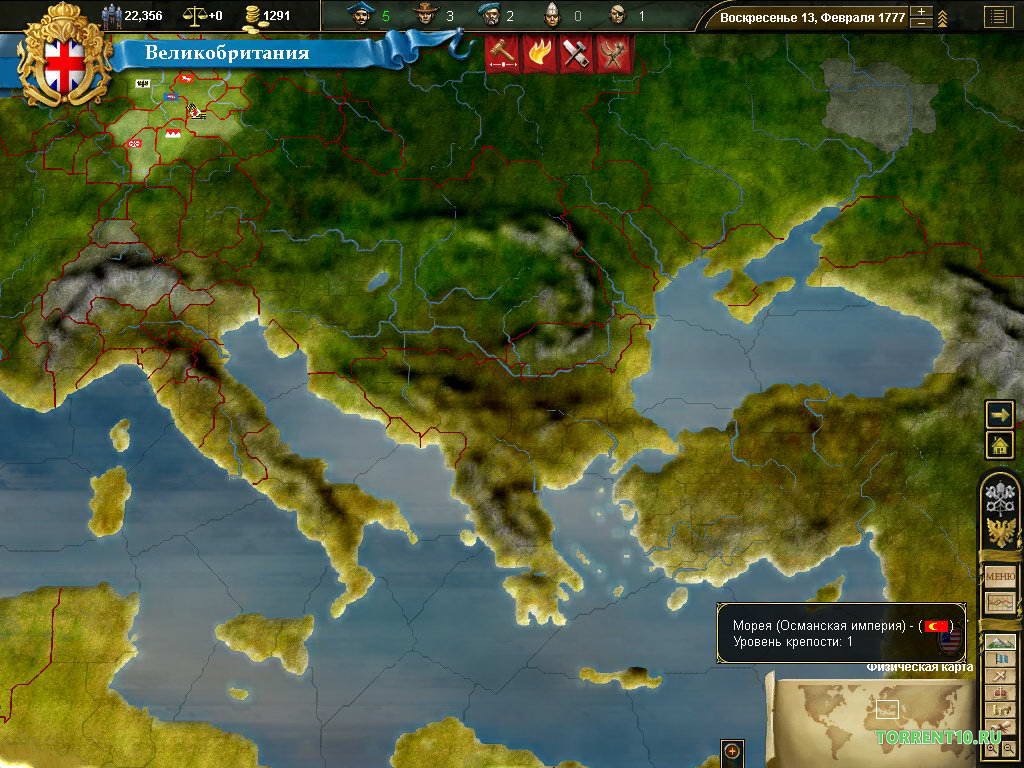
Task: Open the Holy Roman Empire eagle icon
Action: click(x=999, y=532)
